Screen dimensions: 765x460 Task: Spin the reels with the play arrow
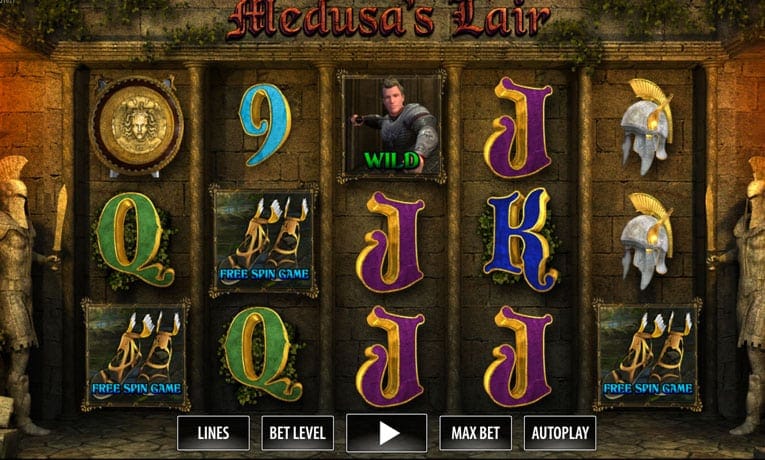pyautogui.click(x=387, y=433)
